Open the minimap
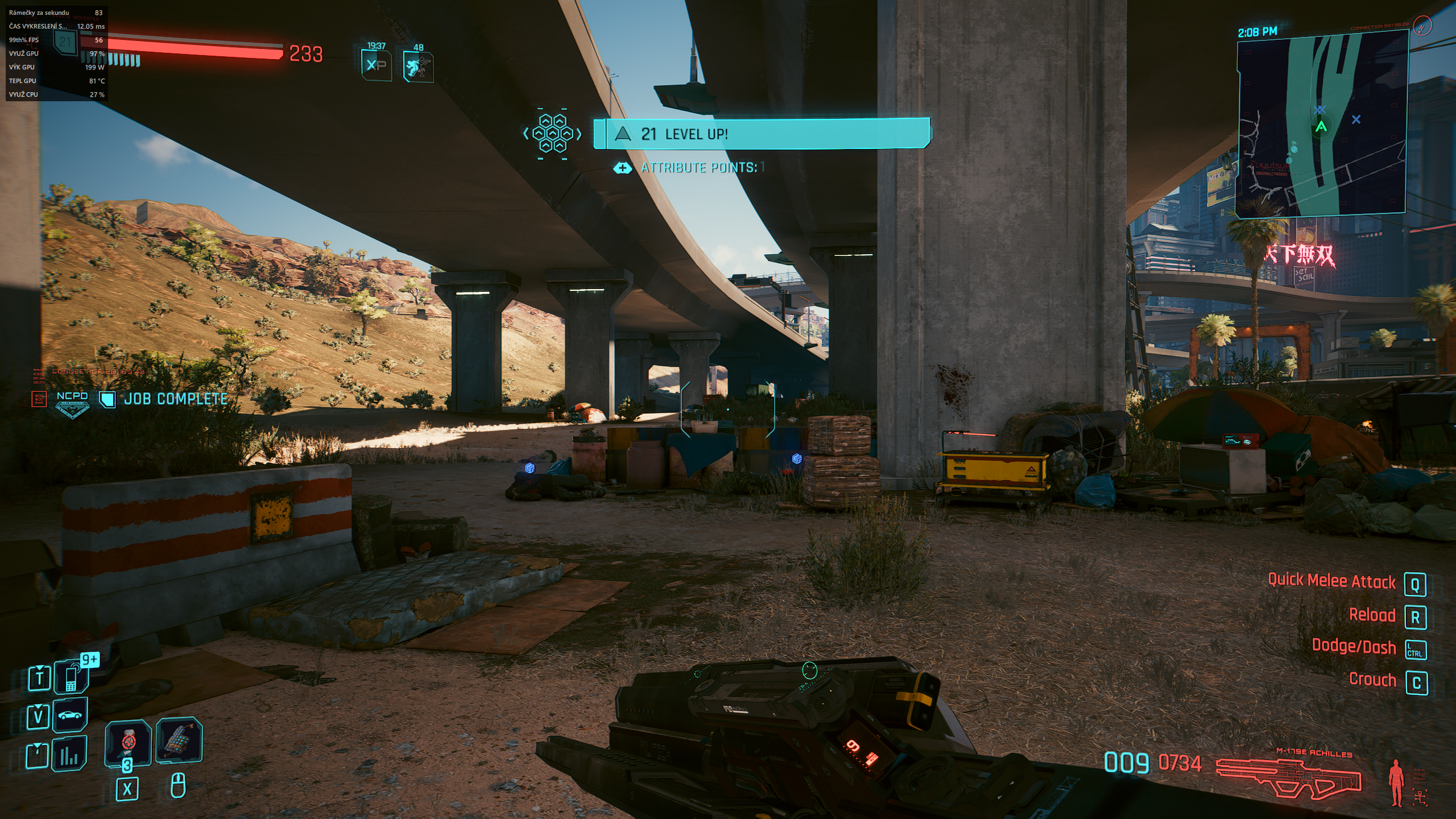 coord(1321,124)
